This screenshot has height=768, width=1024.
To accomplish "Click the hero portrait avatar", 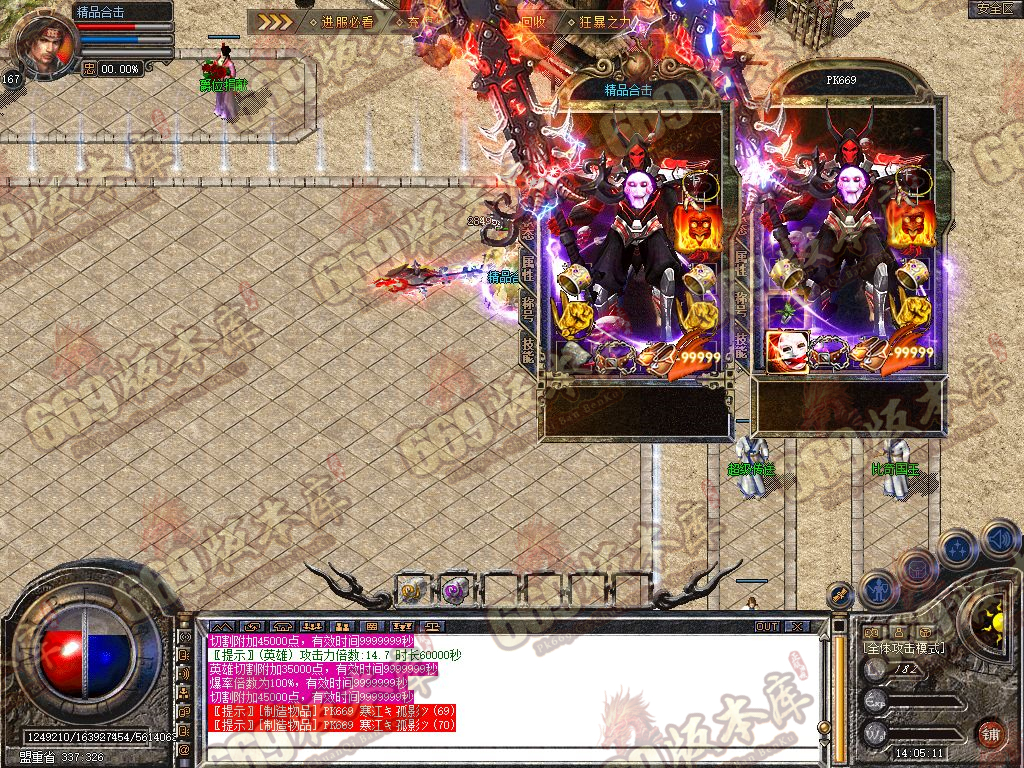I will pyautogui.click(x=46, y=47).
